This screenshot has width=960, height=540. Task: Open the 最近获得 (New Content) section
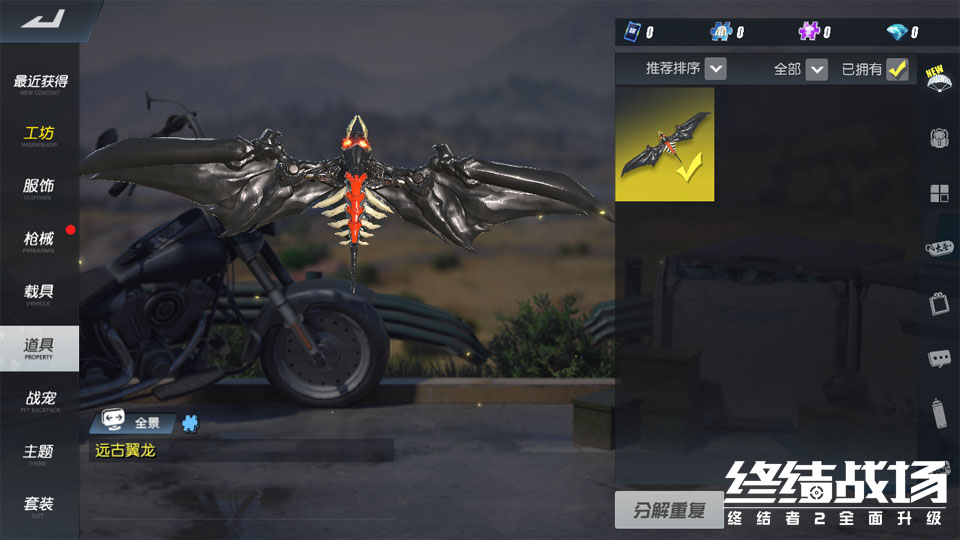click(40, 83)
